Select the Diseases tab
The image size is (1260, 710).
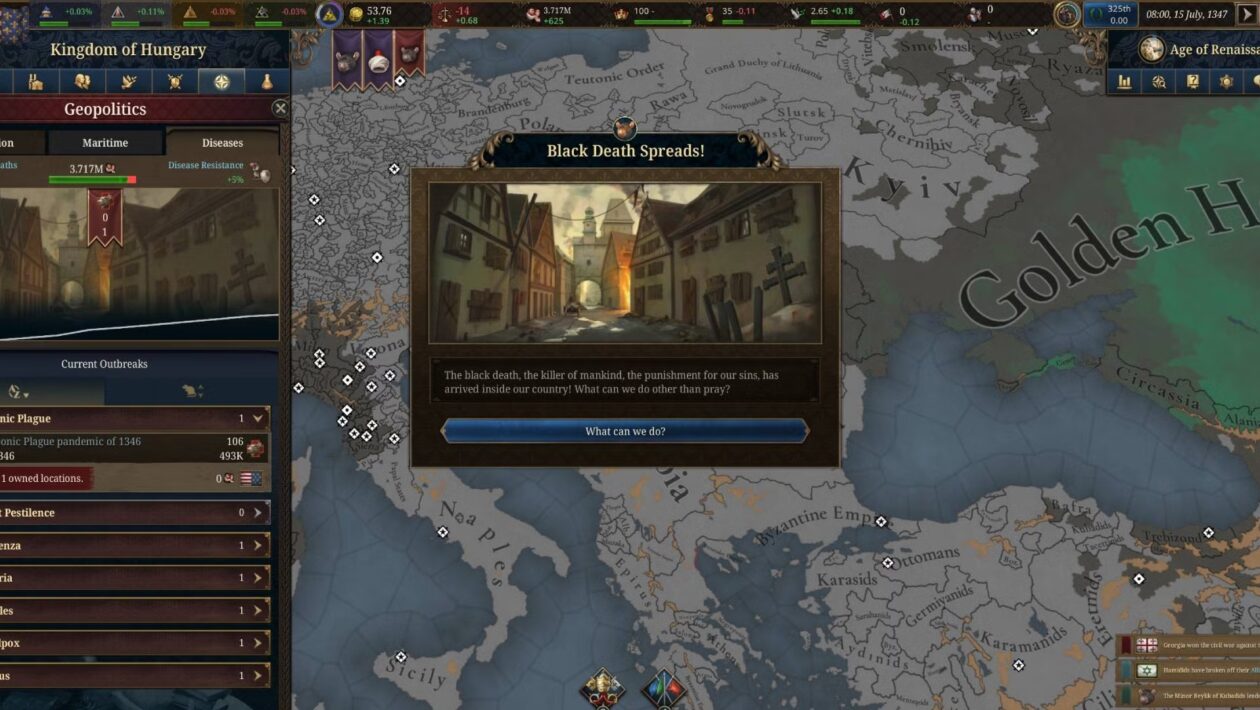[222, 143]
